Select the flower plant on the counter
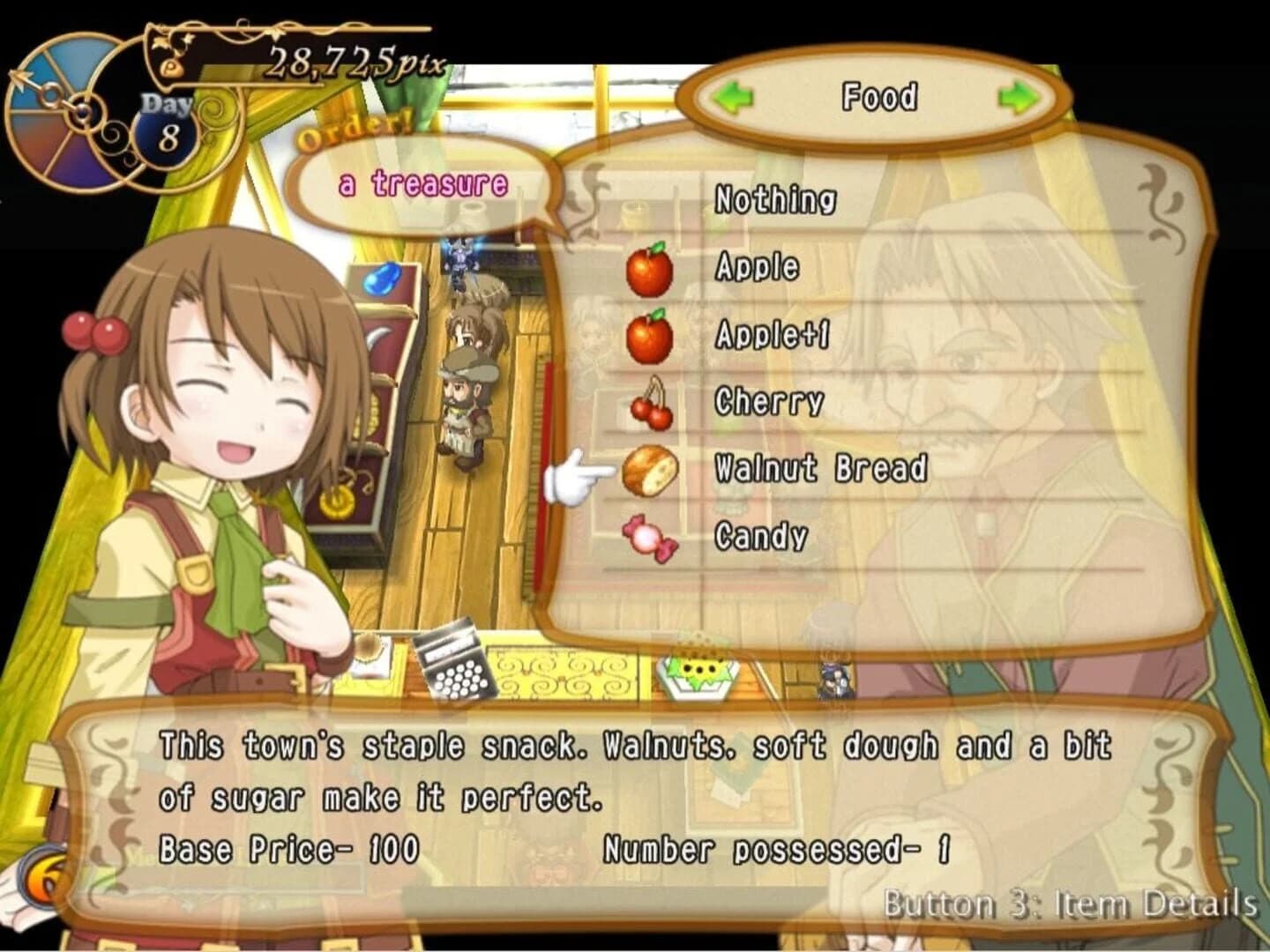Screen dimensions: 1270x952 pyautogui.click(x=698, y=672)
